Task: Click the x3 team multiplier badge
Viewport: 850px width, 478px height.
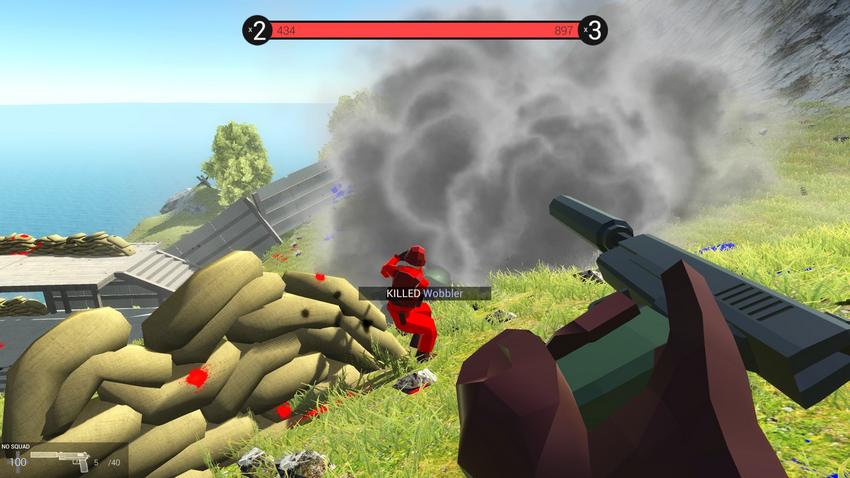Action: point(593,31)
